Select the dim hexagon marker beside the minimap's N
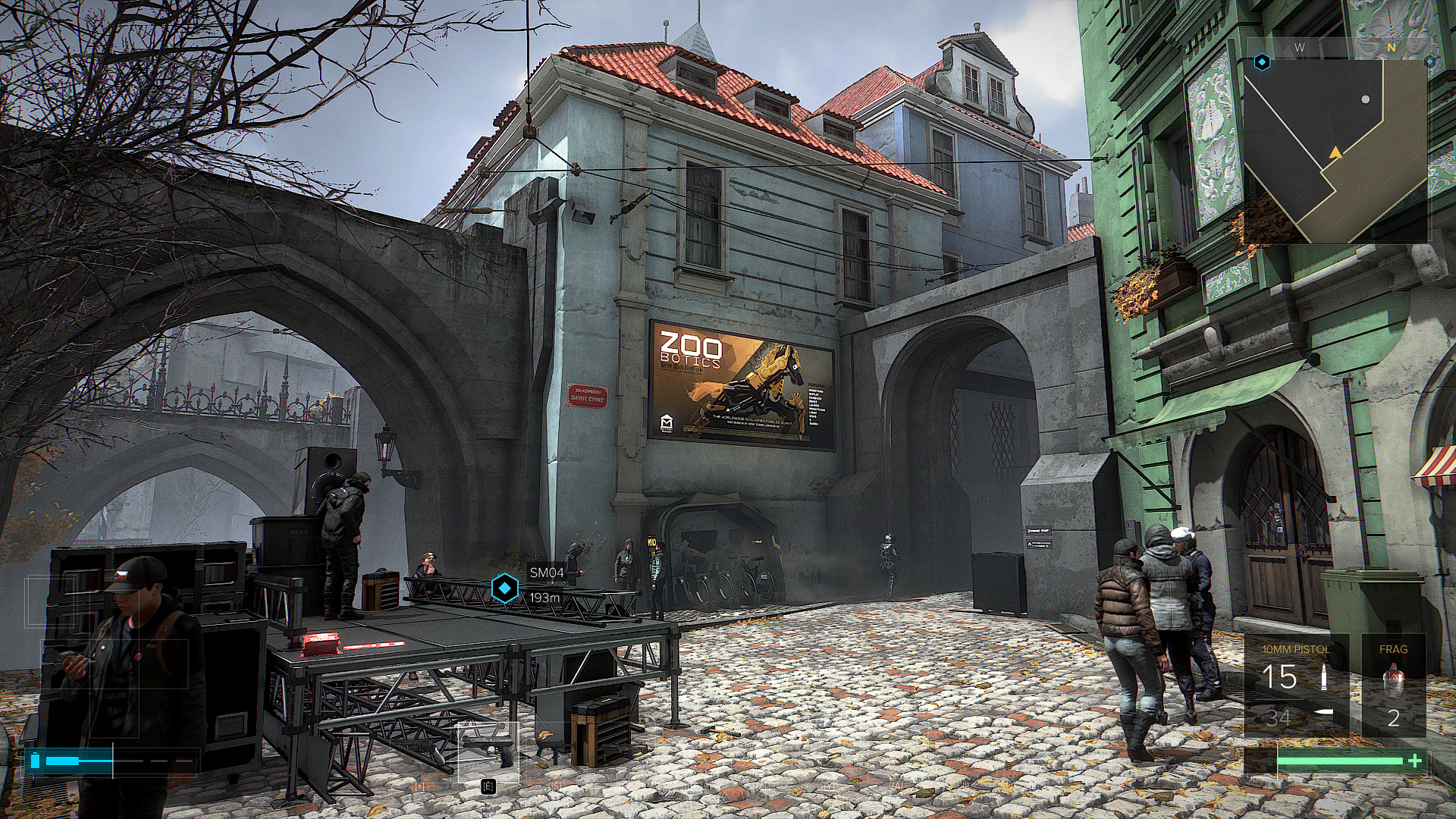Screen dimensions: 1456x819 pos(1429,61)
